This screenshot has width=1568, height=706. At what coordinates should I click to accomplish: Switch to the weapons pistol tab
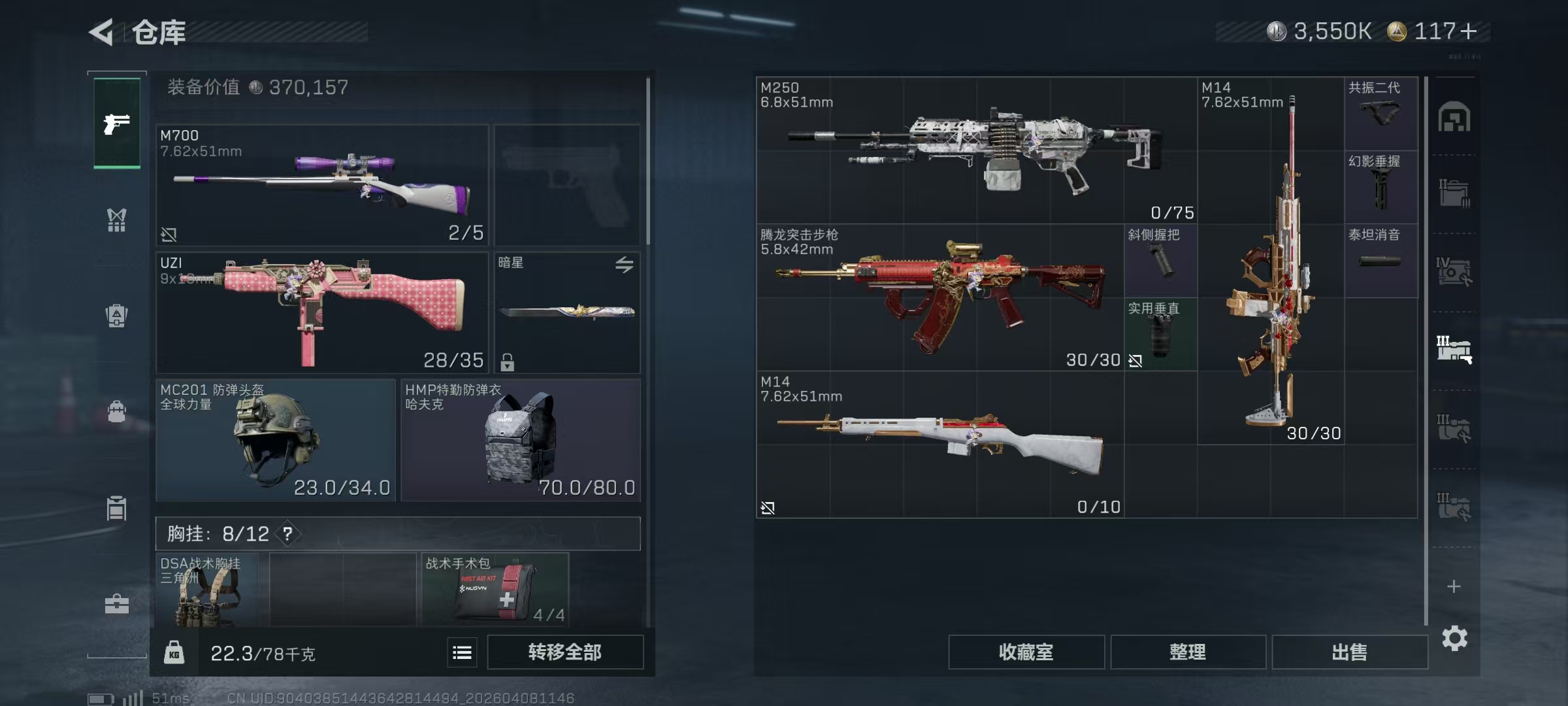(x=117, y=123)
